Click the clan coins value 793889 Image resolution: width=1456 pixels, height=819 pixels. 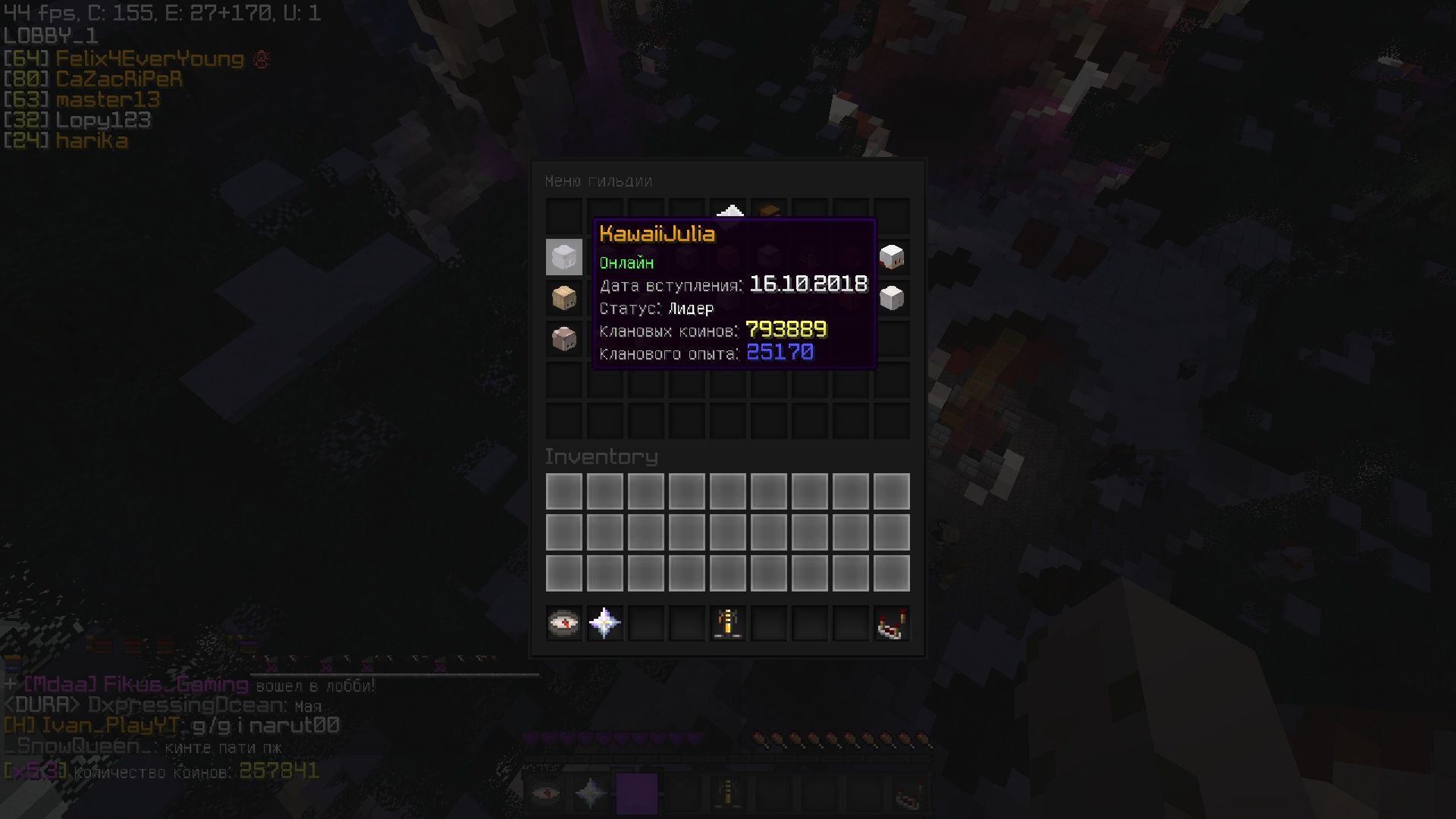click(x=786, y=329)
